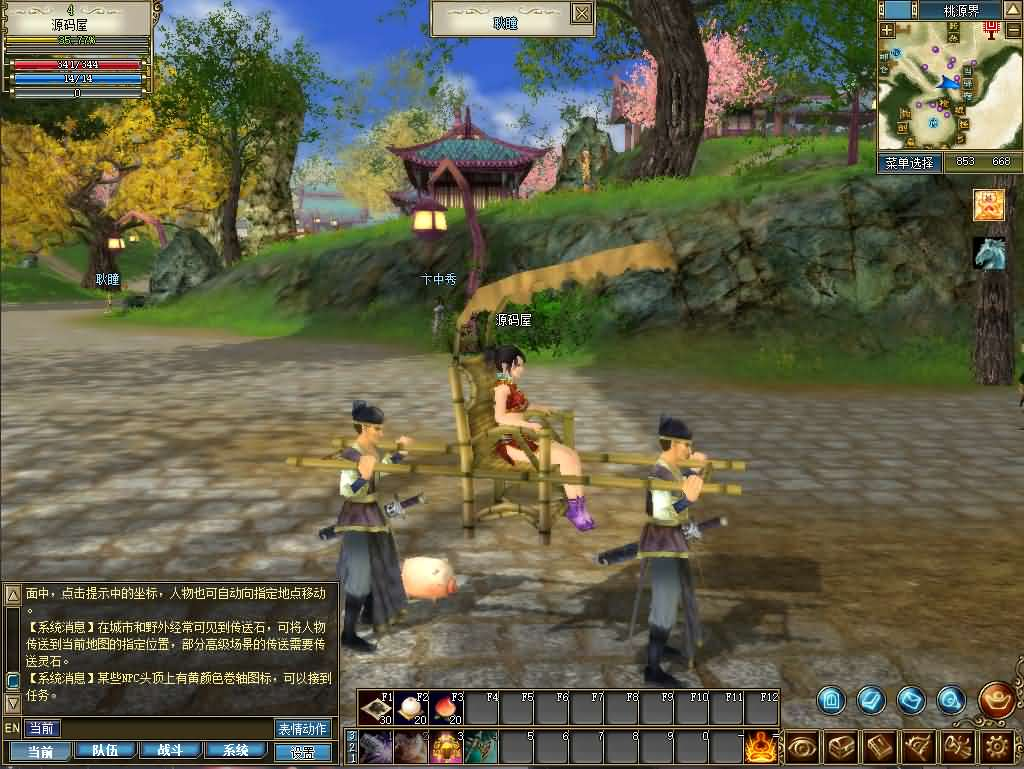Switch chat to the 战斗 tab
The height and width of the screenshot is (769, 1024).
(170, 750)
